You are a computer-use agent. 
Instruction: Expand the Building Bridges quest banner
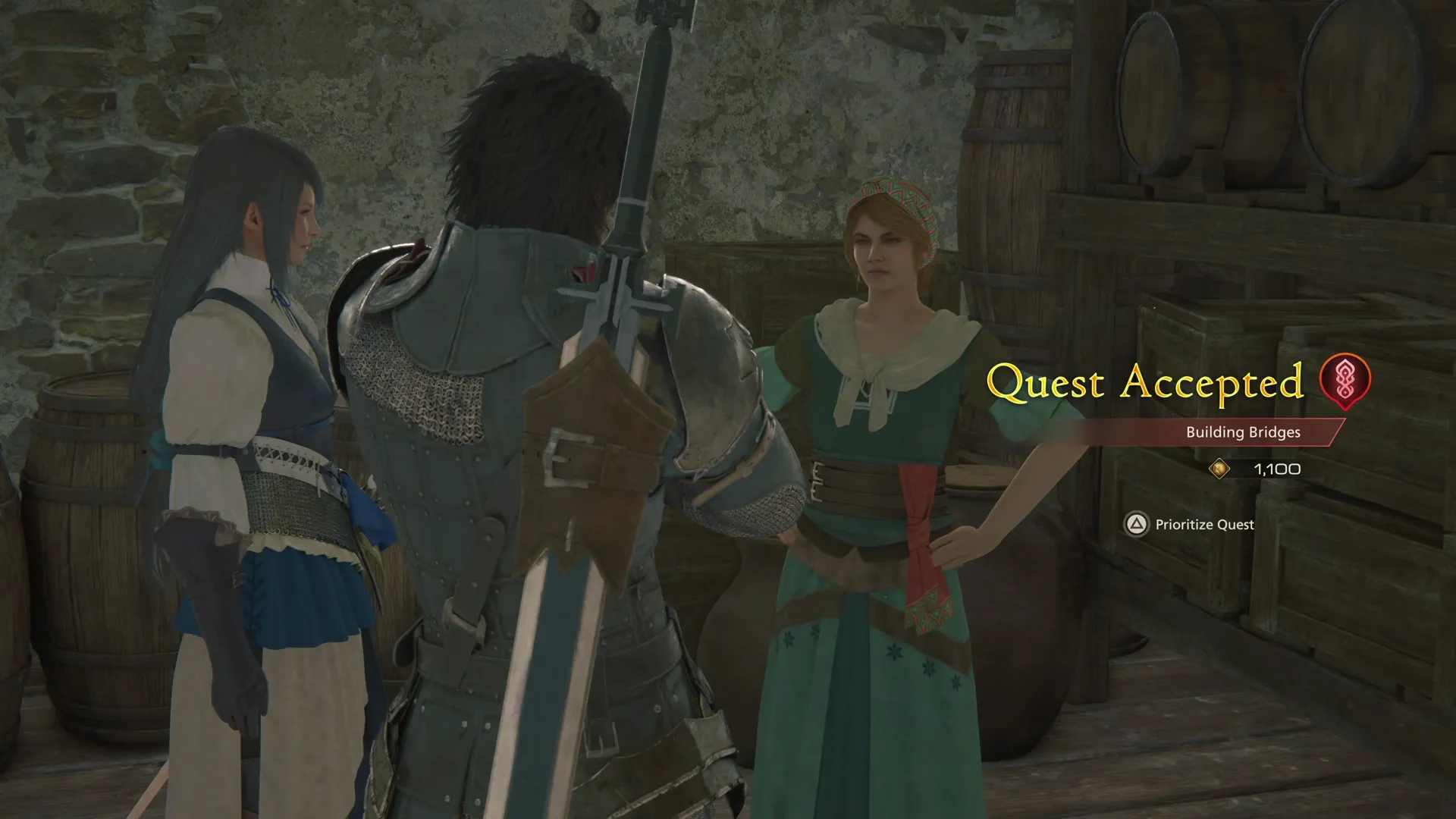1241,432
